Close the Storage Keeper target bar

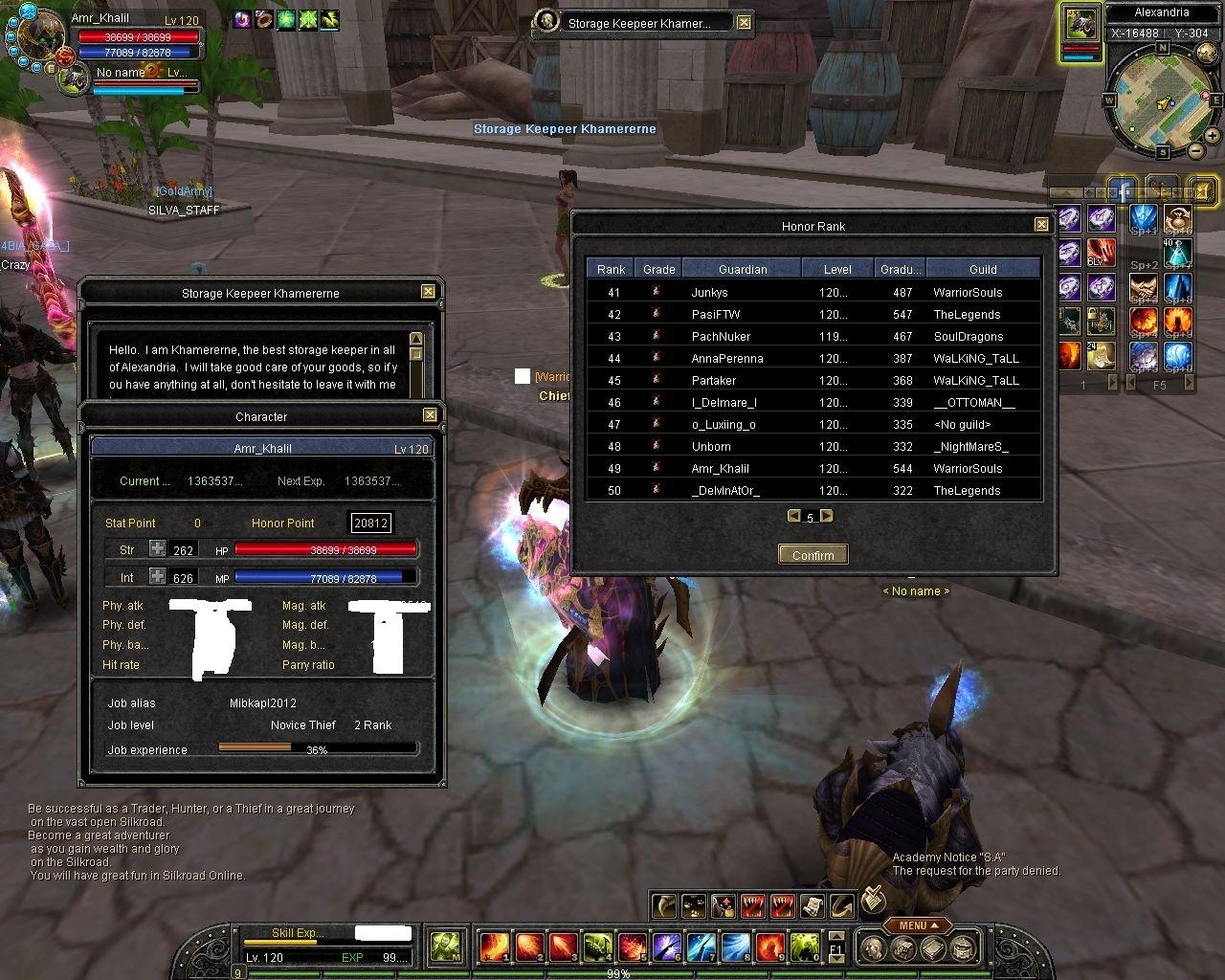[x=745, y=22]
